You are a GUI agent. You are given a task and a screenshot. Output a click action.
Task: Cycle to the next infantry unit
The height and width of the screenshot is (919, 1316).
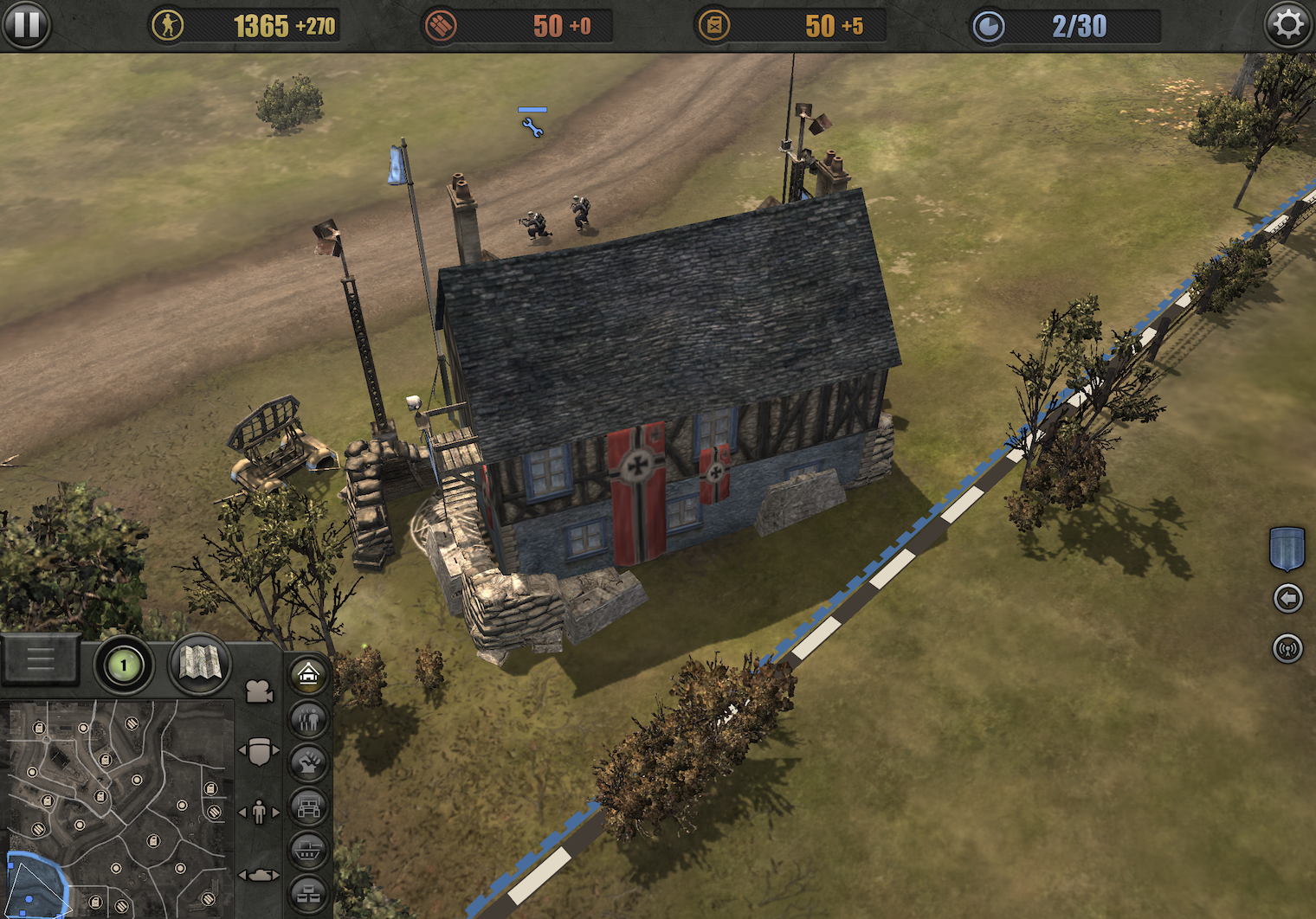tap(276, 813)
